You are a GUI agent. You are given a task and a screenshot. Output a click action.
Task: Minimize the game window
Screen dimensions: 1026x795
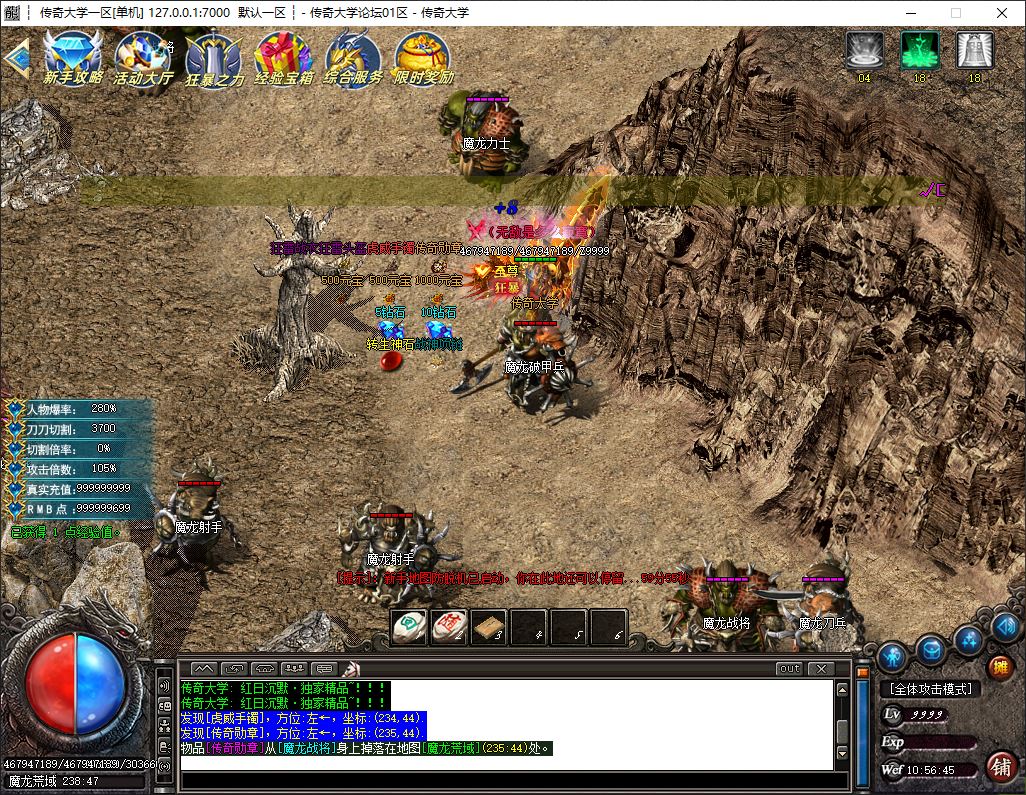pos(908,13)
